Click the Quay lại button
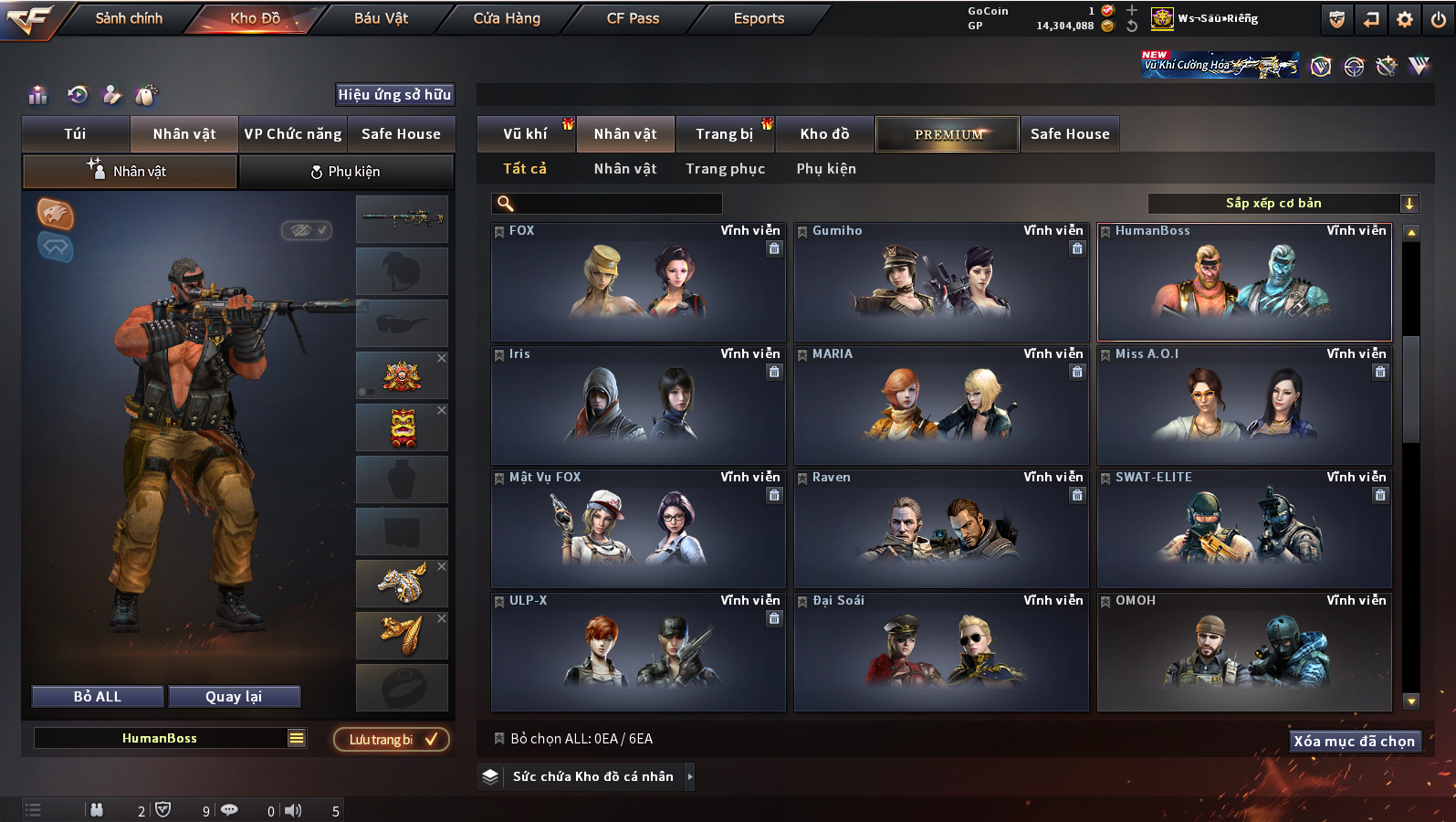1456x822 pixels. [x=234, y=697]
